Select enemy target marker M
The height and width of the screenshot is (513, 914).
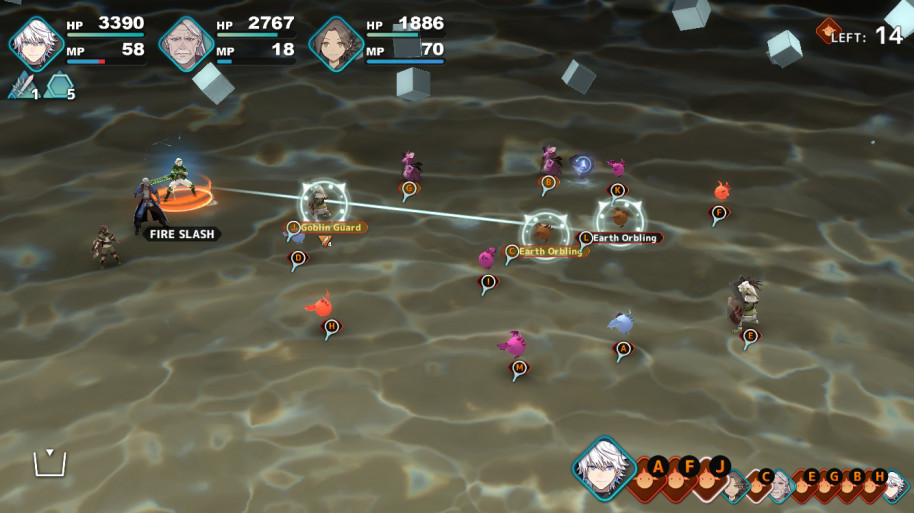point(518,368)
